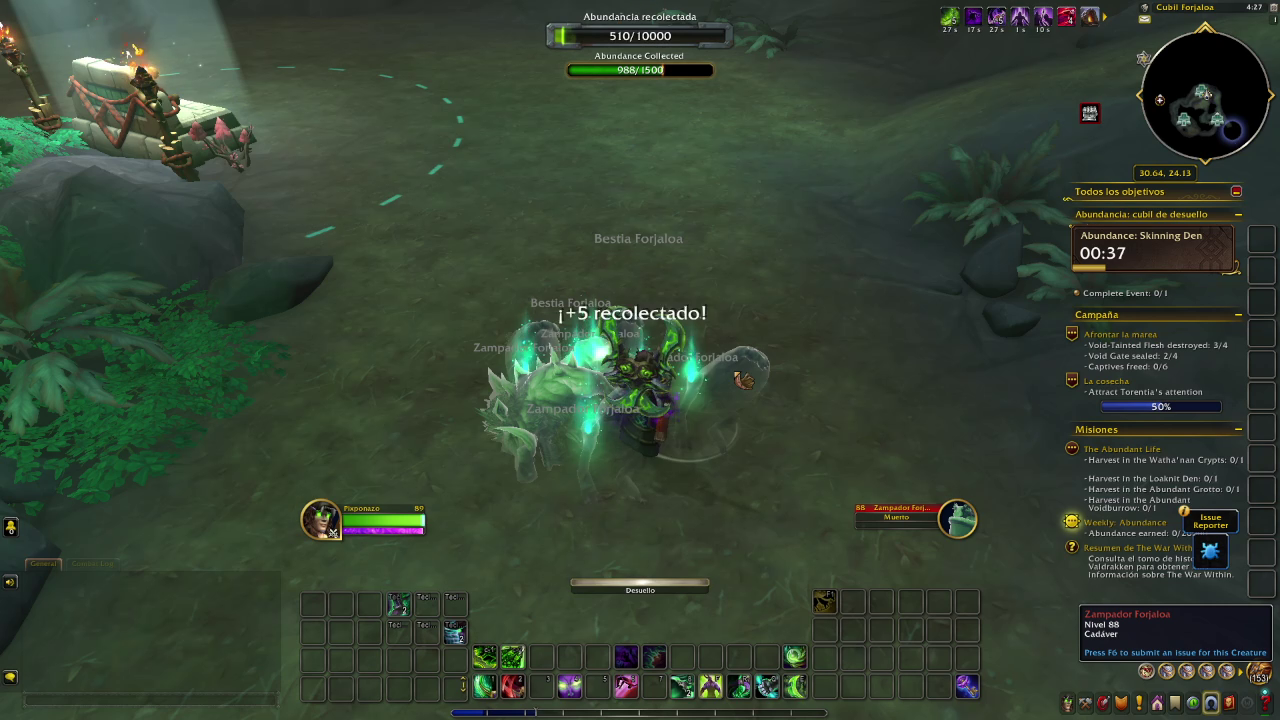1280x720 pixels.
Task: Click the Zampador Forjaloa target portrait
Action: click(957, 519)
